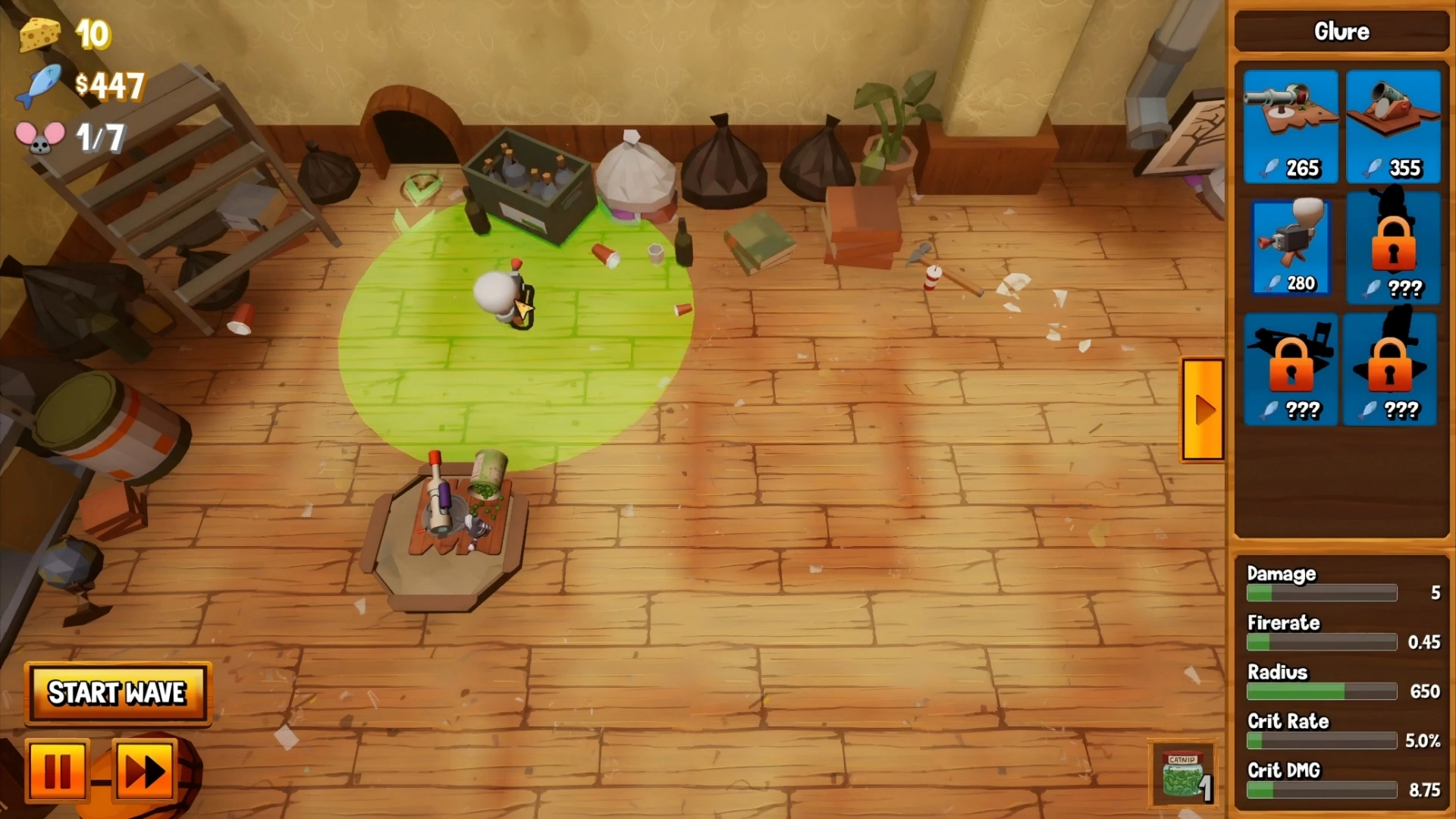
Task: Pause the game
Action: tap(58, 770)
